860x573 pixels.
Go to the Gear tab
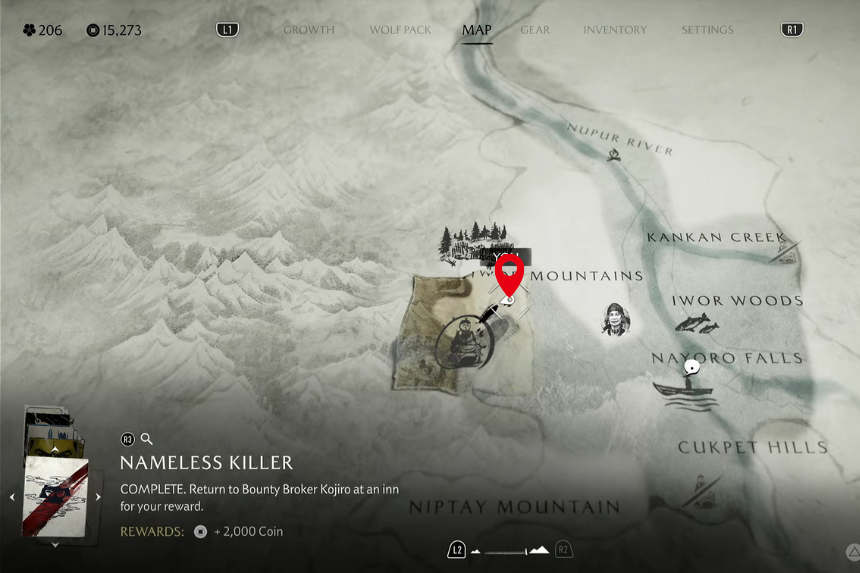pyautogui.click(x=535, y=30)
